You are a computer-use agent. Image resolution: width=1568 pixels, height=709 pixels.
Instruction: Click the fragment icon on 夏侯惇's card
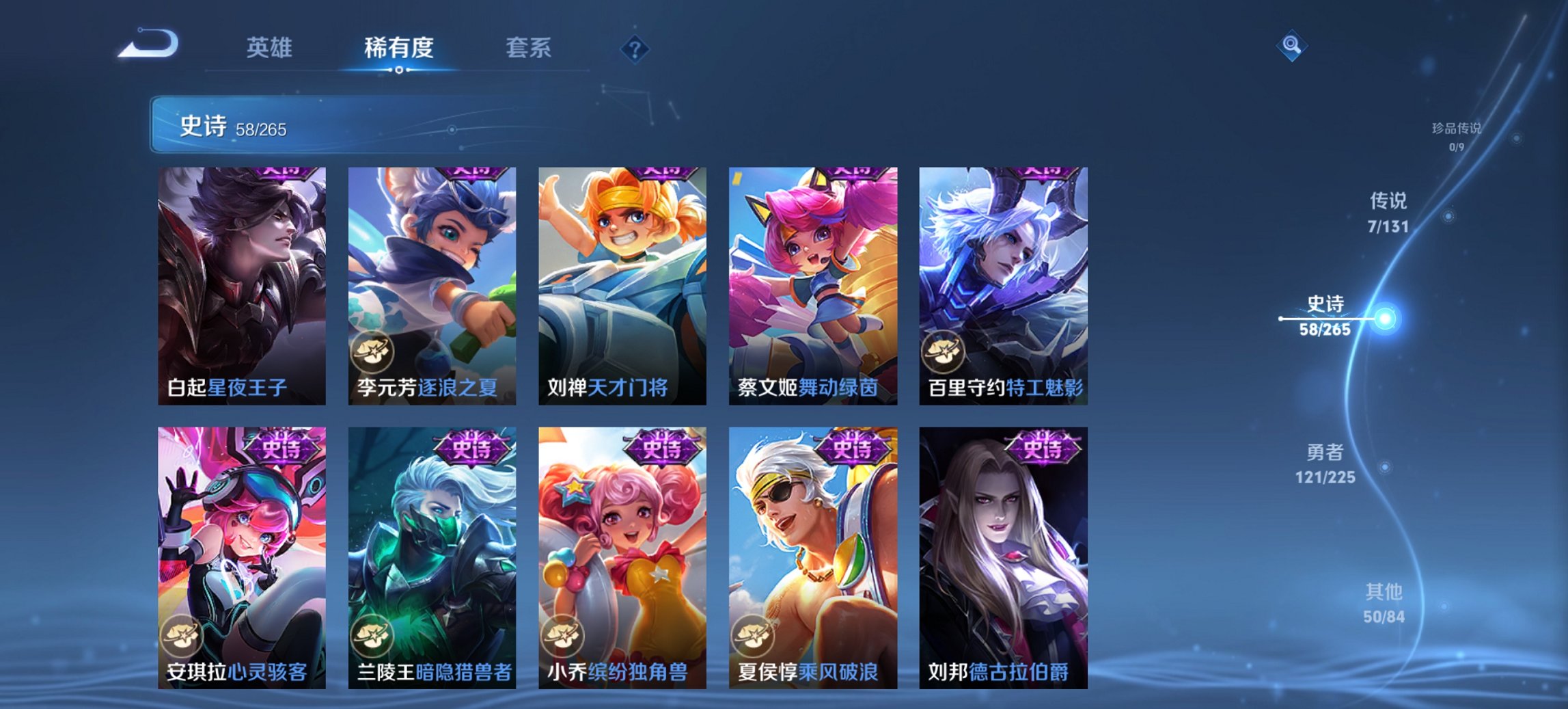(752, 634)
